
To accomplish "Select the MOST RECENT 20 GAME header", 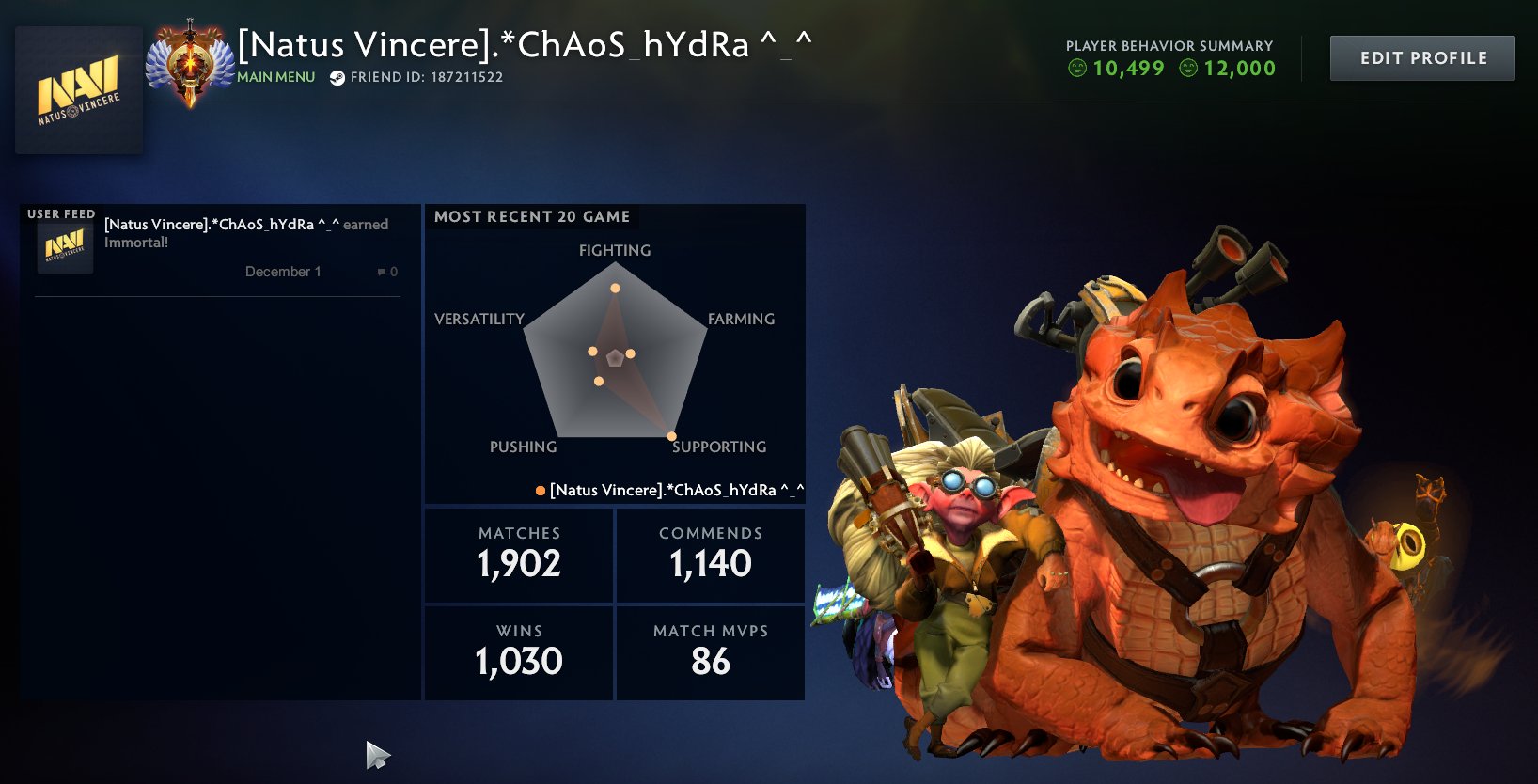I will pos(531,216).
